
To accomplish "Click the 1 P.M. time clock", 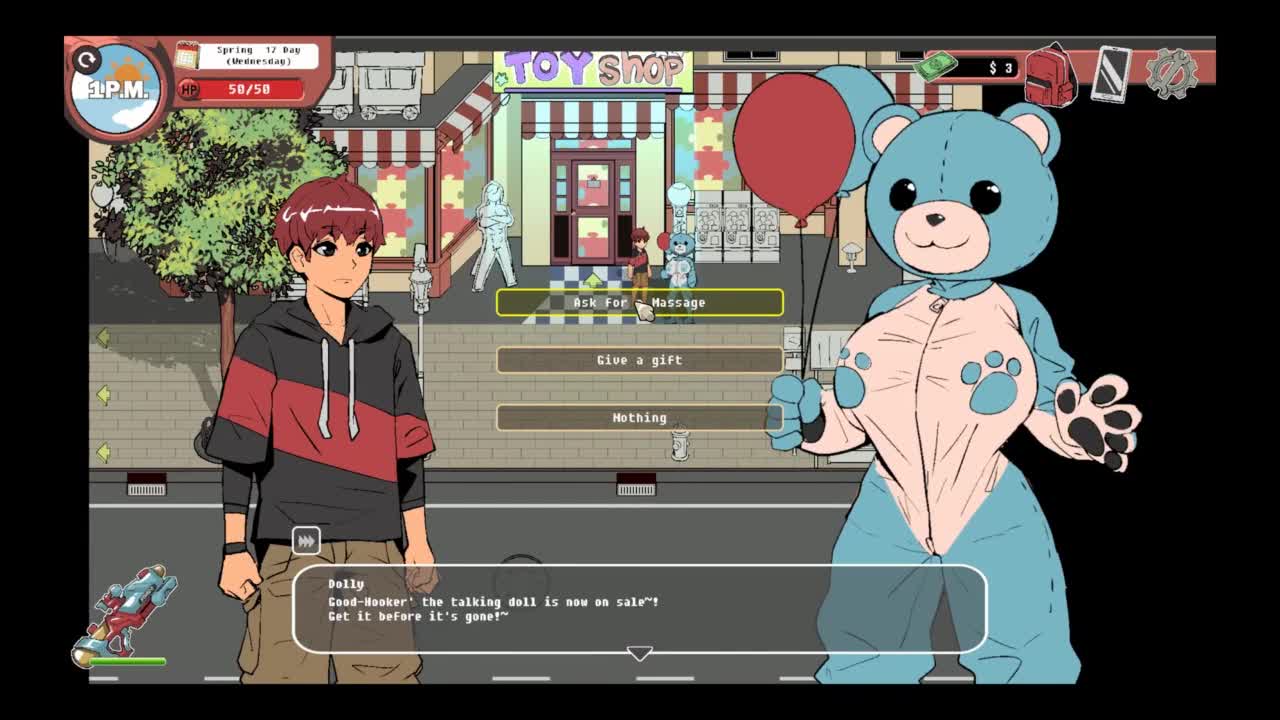I will point(118,88).
